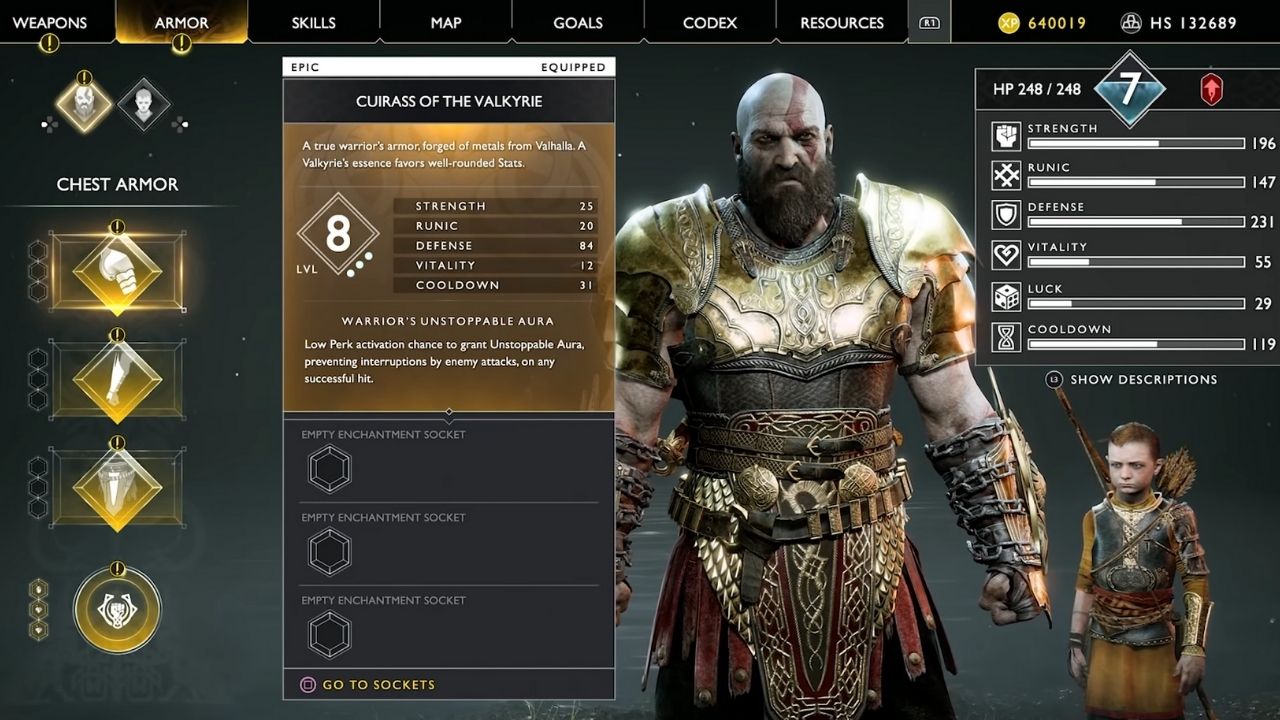
Task: Select the chest armor slot
Action: point(117,272)
